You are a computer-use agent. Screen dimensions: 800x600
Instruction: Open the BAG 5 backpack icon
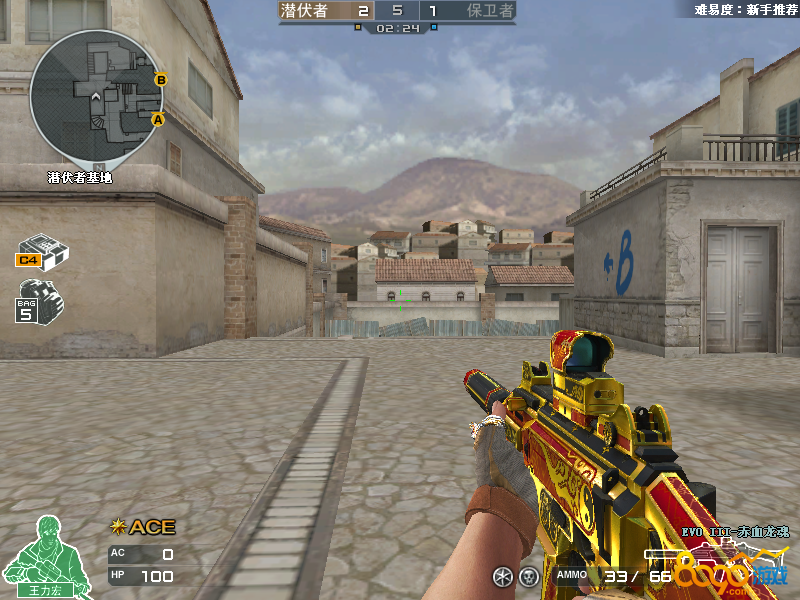pyautogui.click(x=40, y=300)
